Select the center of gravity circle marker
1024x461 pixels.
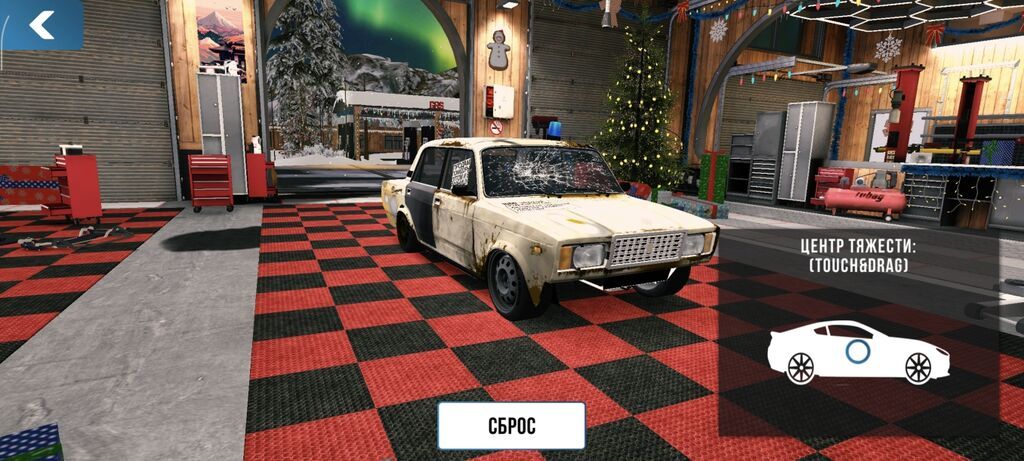(x=857, y=351)
